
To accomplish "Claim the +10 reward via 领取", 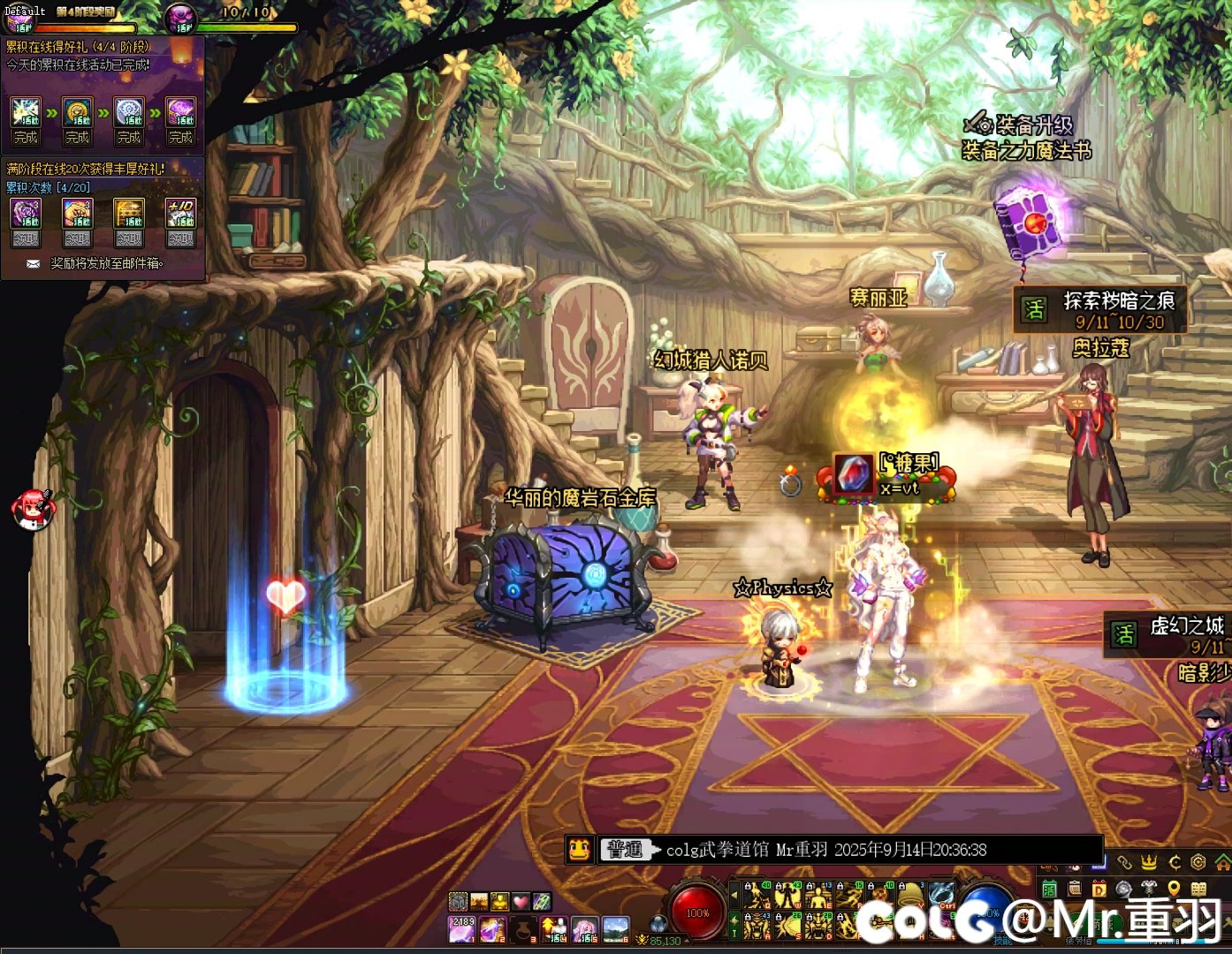I will click(x=181, y=238).
